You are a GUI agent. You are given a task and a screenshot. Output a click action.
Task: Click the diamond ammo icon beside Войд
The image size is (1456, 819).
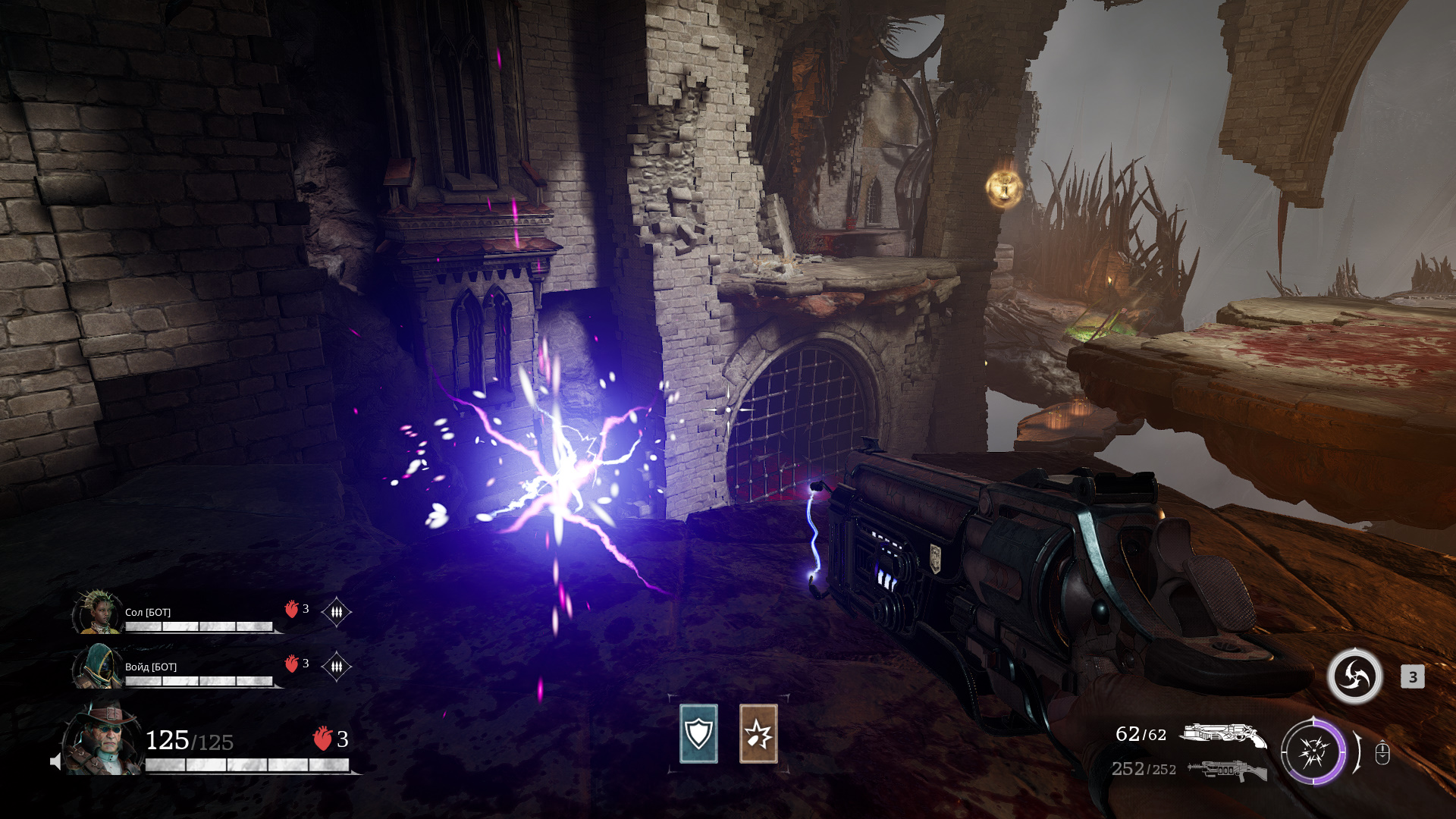[336, 666]
